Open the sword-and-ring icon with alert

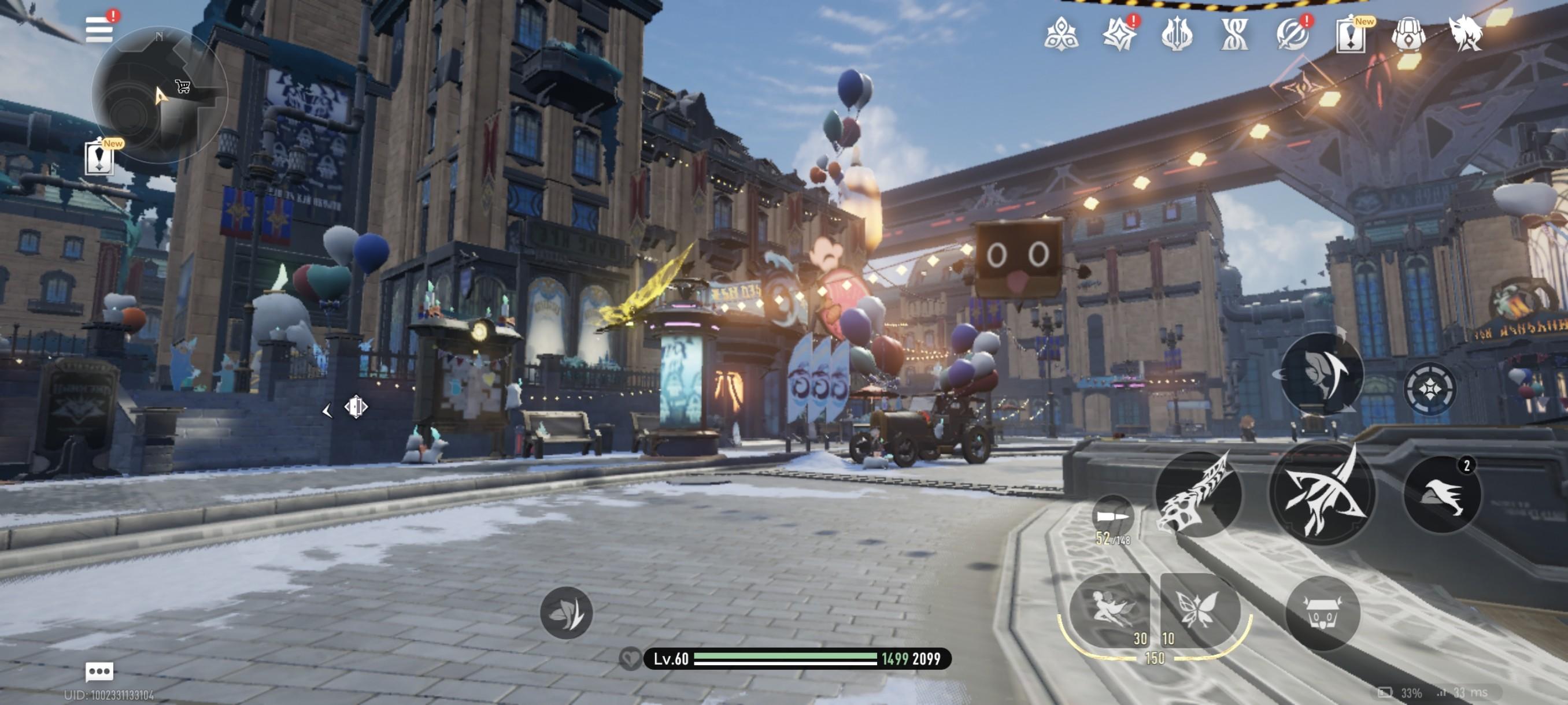click(1292, 35)
